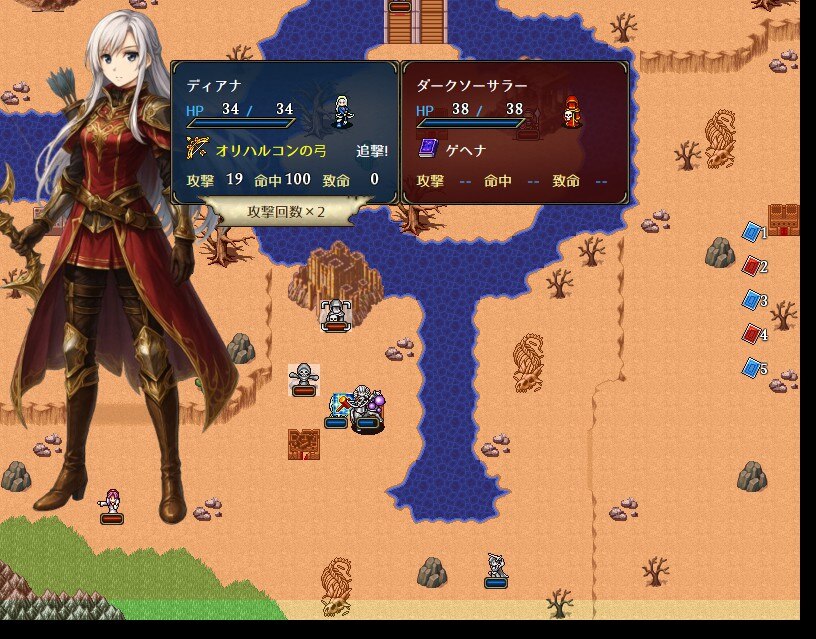Confirm attack on the bracketed enemy target
816x639 pixels.
[x=334, y=312]
